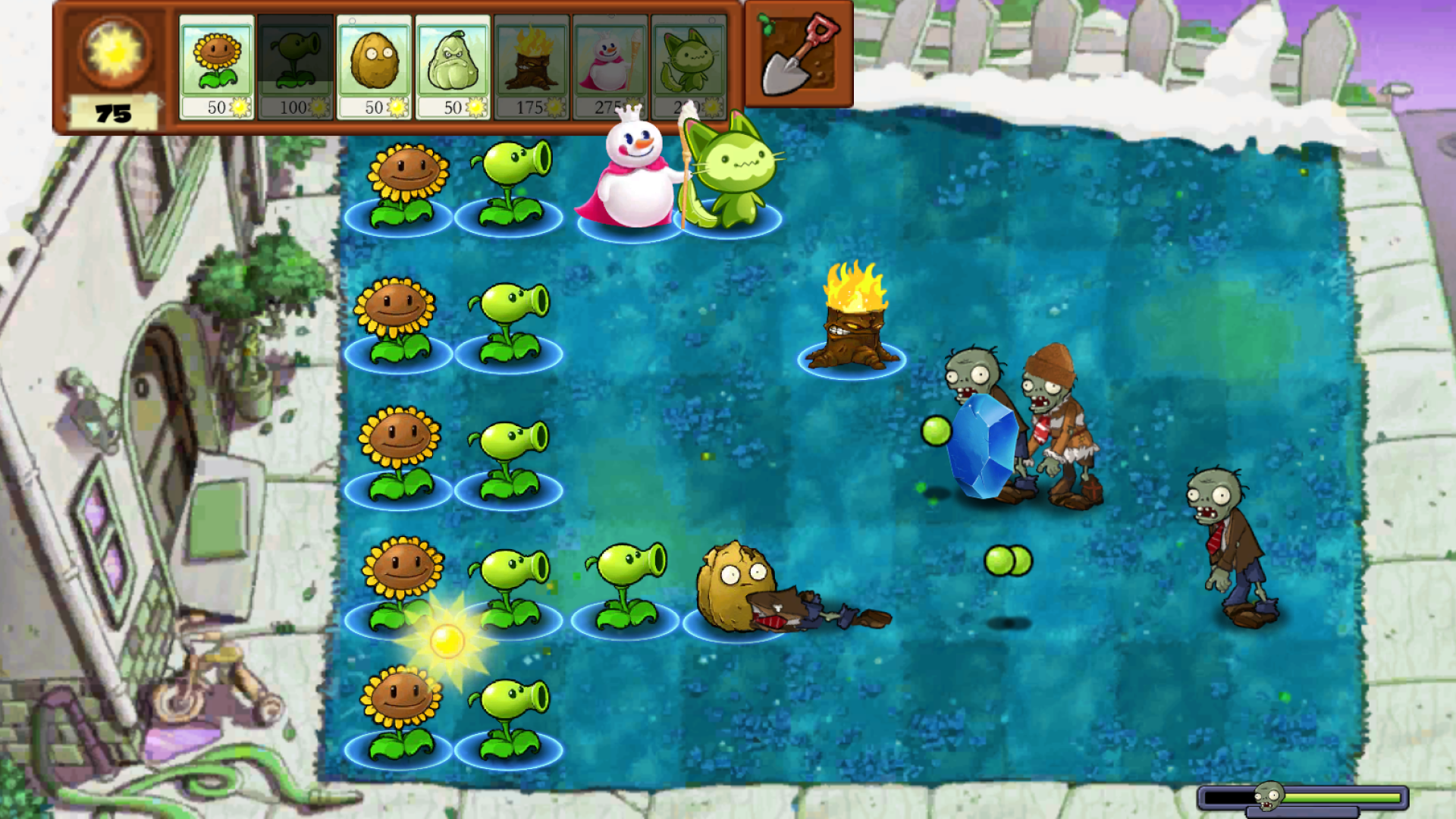Image resolution: width=1456 pixels, height=819 pixels.
Task: Select the Peashooter seed packet costing 100 sun
Action: (295, 61)
